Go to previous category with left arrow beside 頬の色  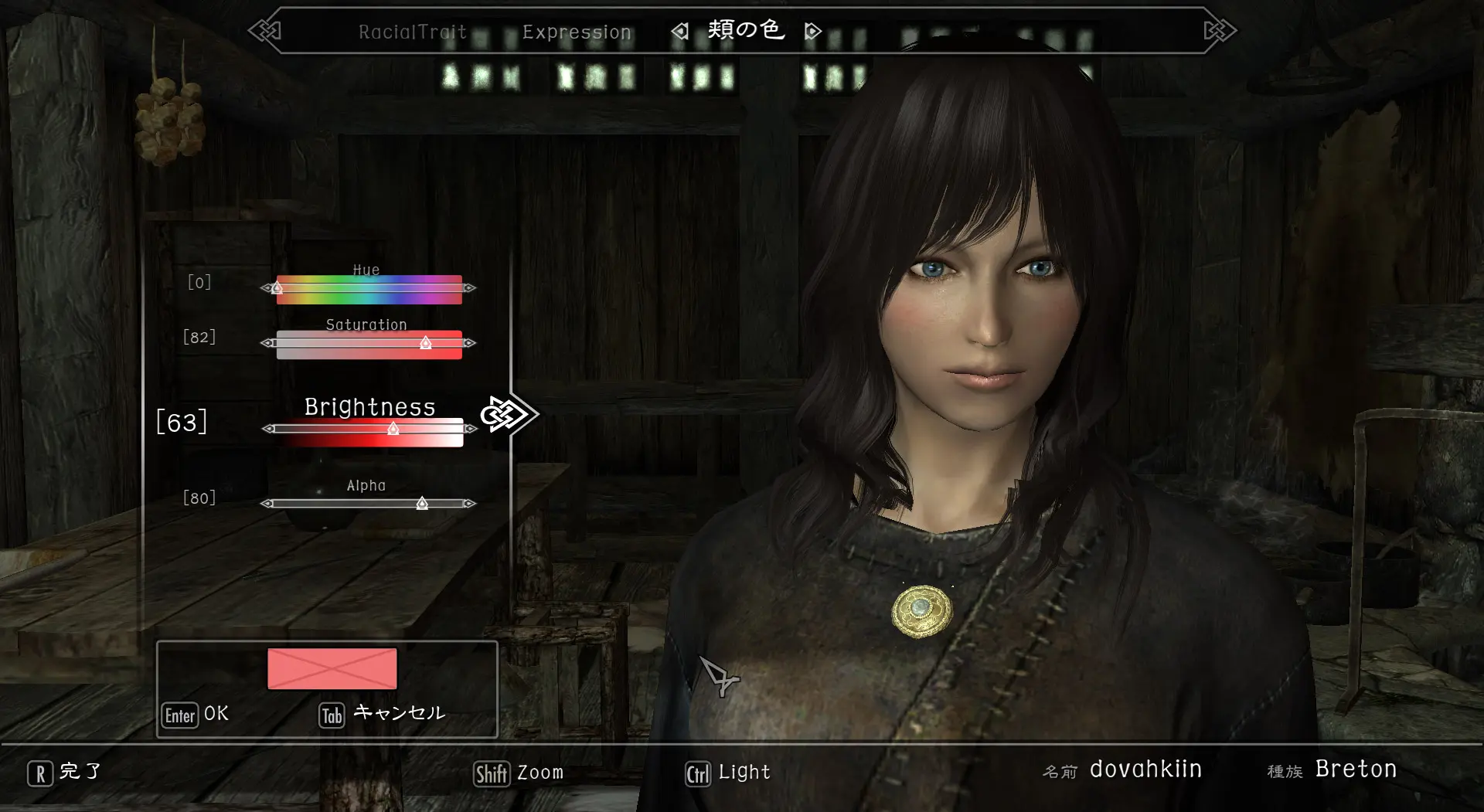(679, 32)
